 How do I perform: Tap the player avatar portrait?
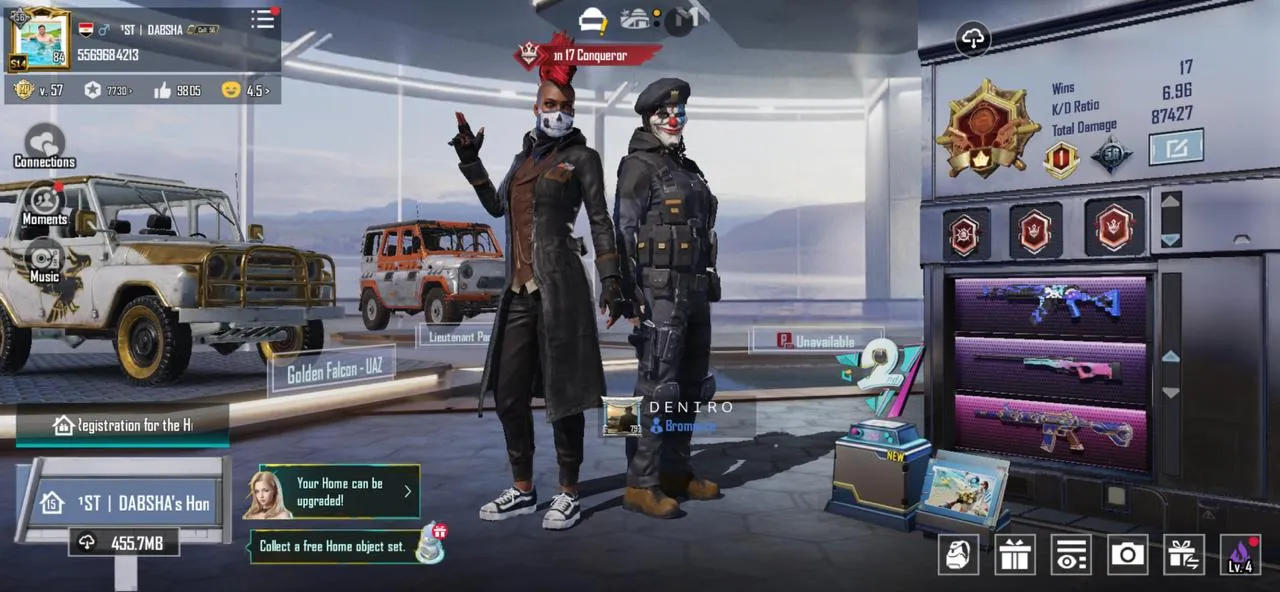click(x=40, y=40)
